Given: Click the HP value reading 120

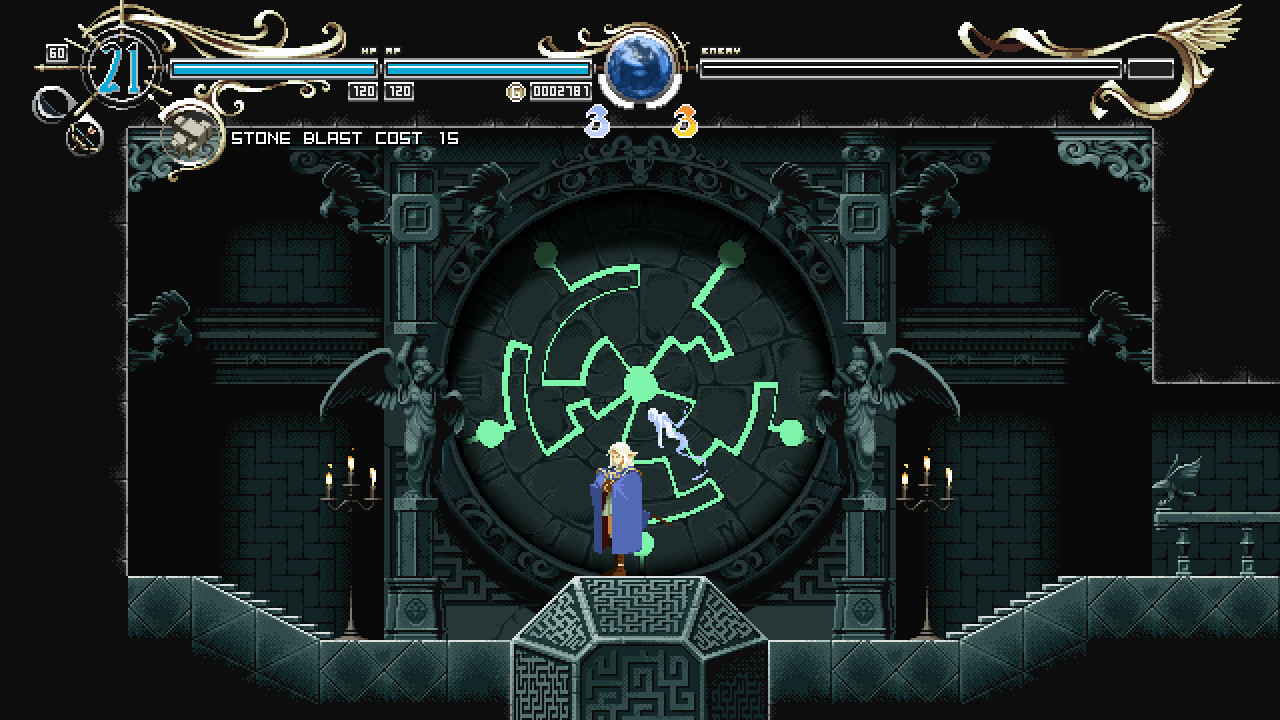Looking at the screenshot, I should click(x=361, y=91).
